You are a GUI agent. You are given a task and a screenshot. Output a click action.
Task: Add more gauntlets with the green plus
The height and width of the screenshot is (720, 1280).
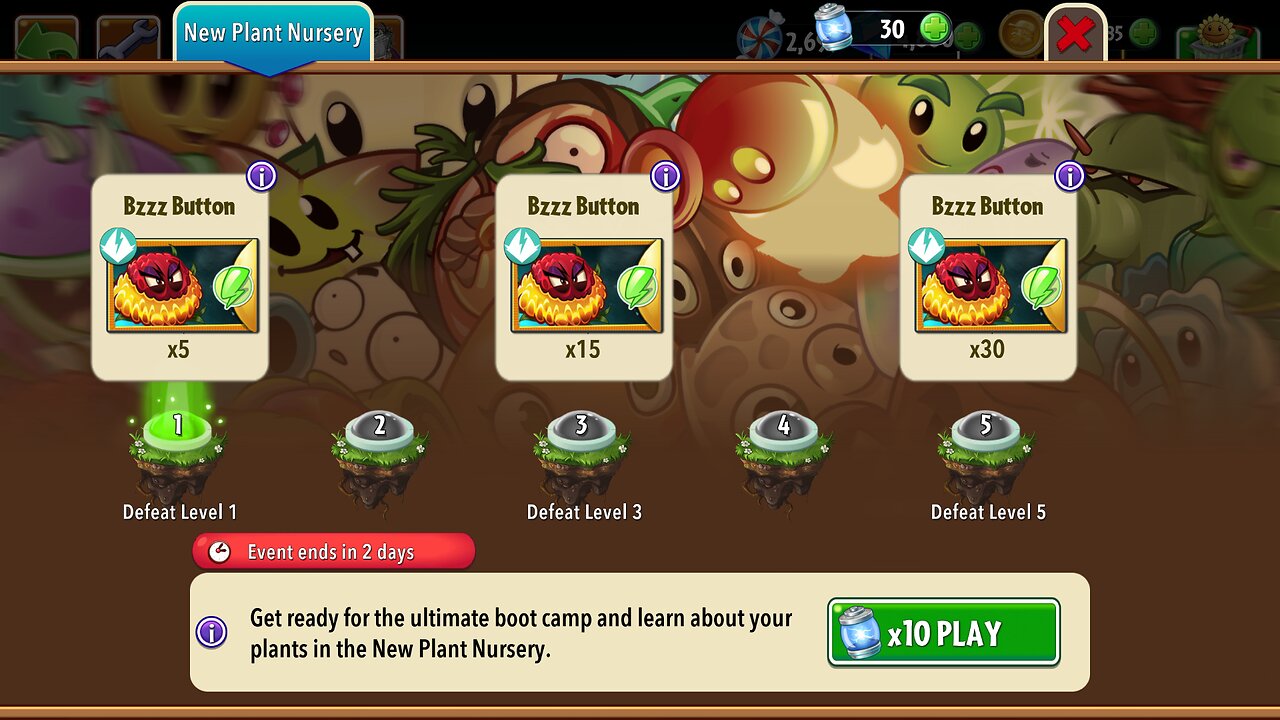pyautogui.click(x=935, y=29)
